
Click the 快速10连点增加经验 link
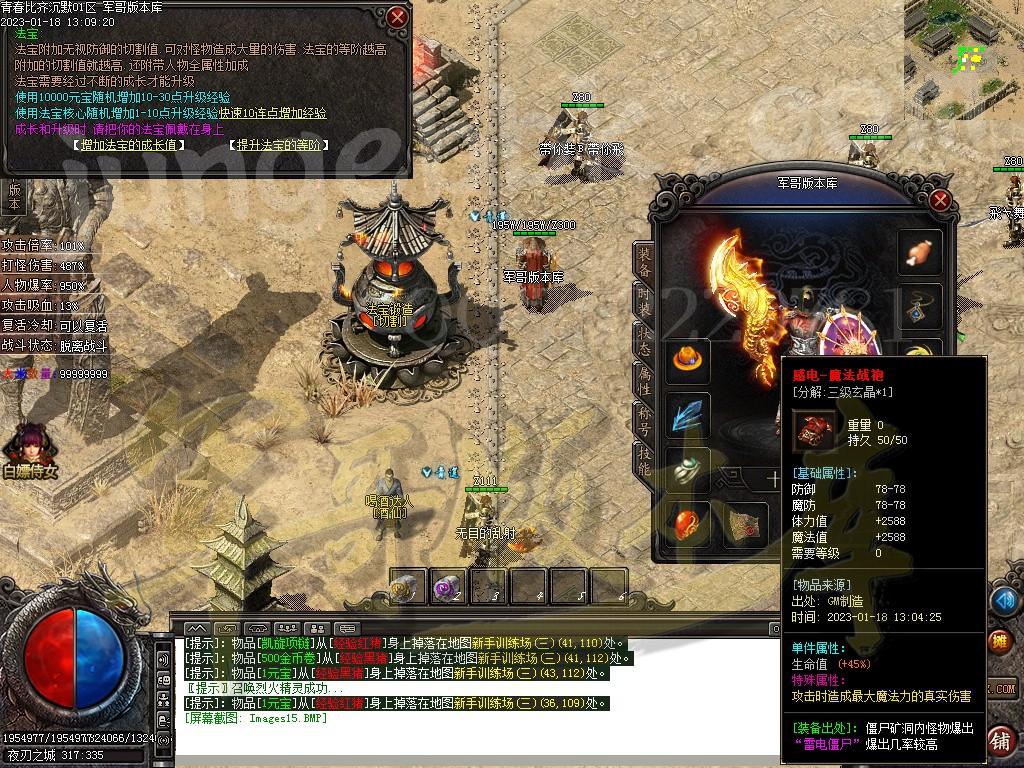pos(272,113)
